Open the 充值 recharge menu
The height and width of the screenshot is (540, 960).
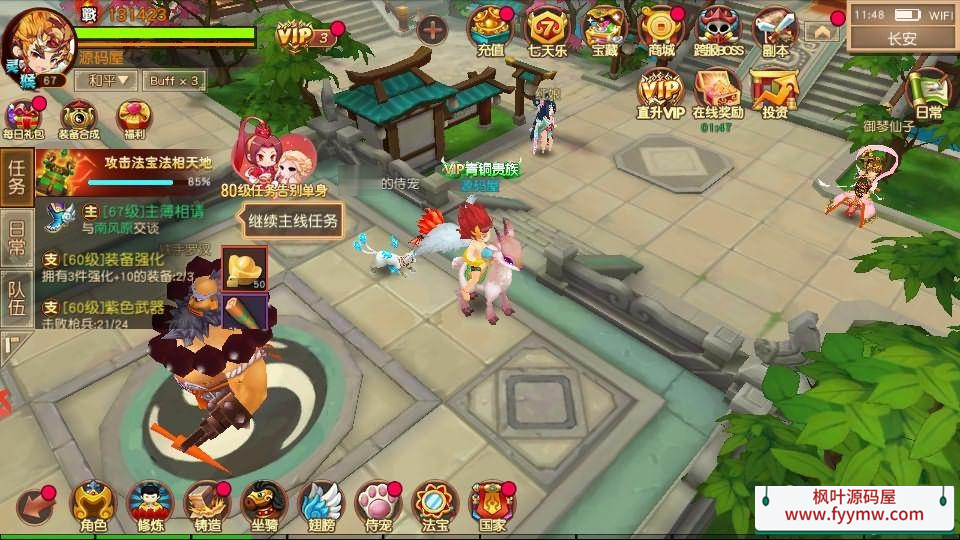pyautogui.click(x=490, y=30)
